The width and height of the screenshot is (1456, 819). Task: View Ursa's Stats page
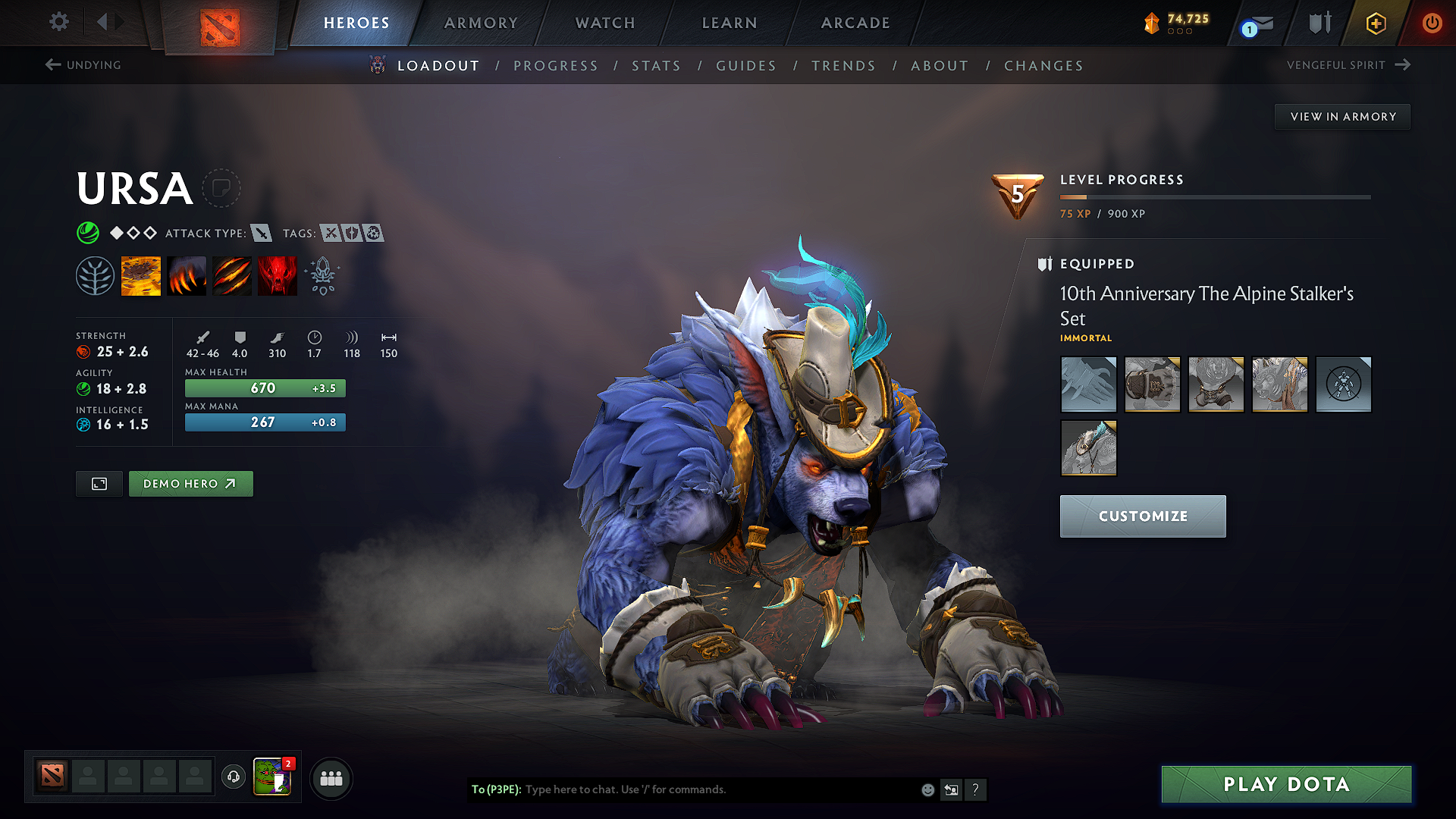pos(657,66)
